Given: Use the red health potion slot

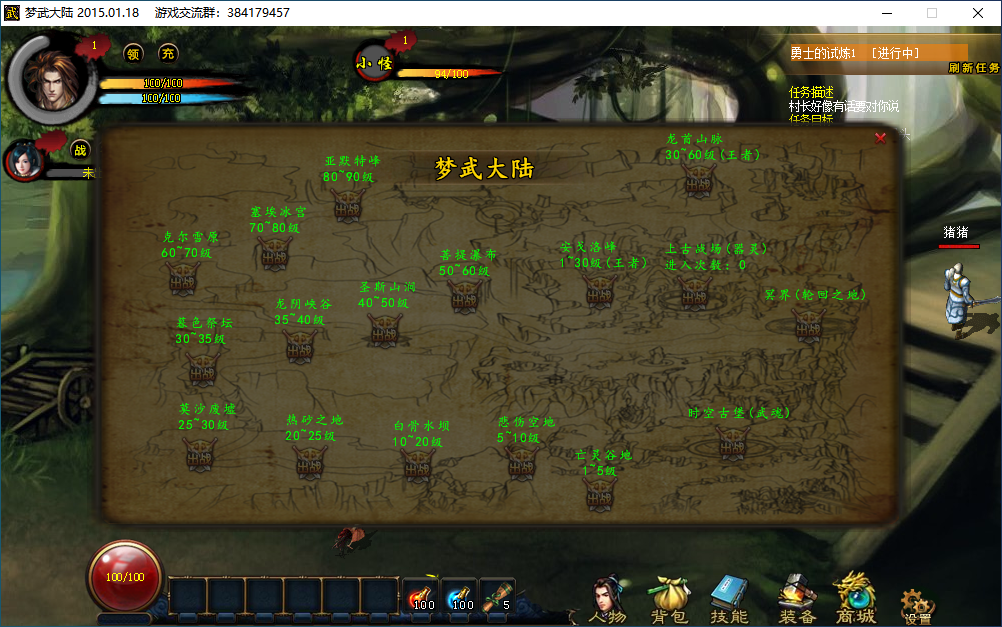Looking at the screenshot, I should [x=421, y=594].
